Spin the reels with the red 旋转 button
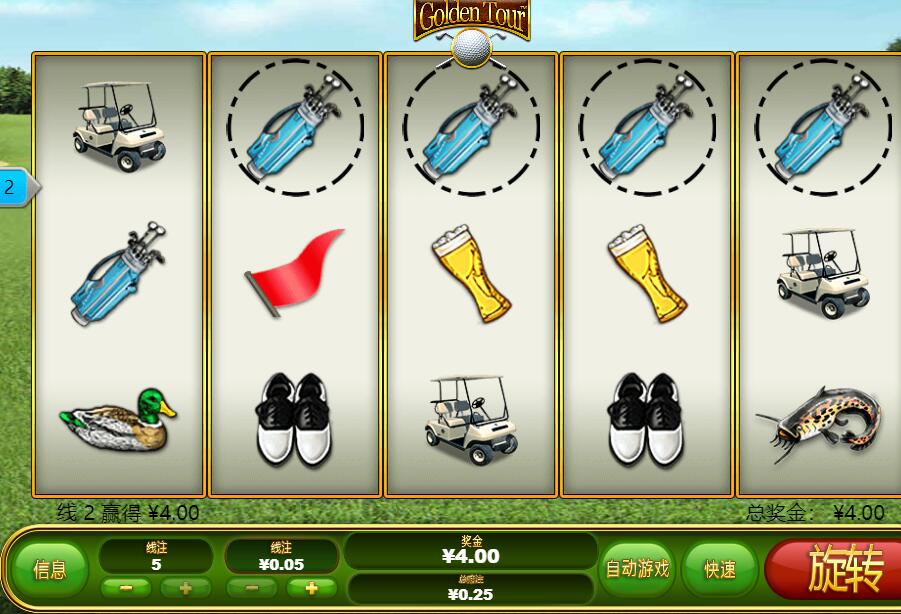This screenshot has height=614, width=901. click(838, 570)
